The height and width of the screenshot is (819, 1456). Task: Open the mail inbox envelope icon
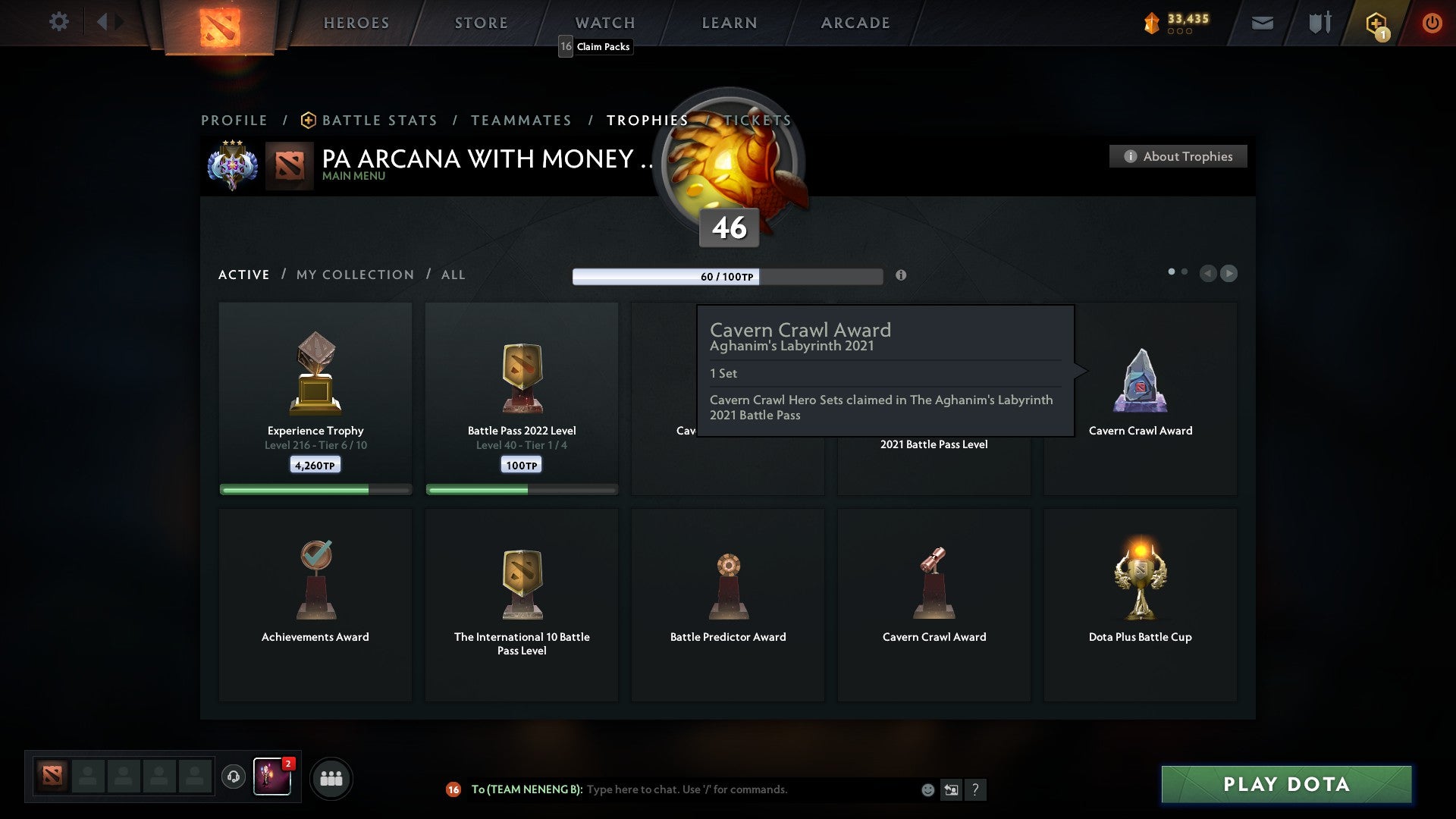(x=1263, y=22)
